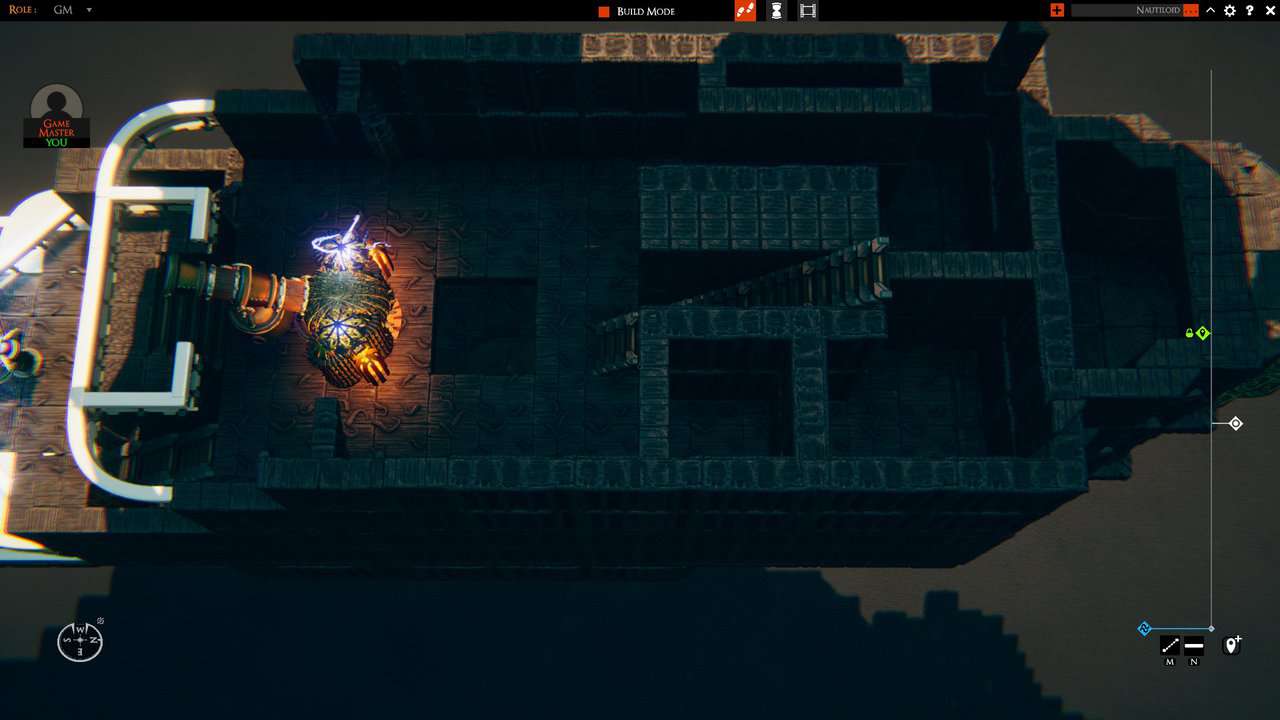Image resolution: width=1280 pixels, height=720 pixels.
Task: Toggle the Build Mode button
Action: [x=637, y=11]
